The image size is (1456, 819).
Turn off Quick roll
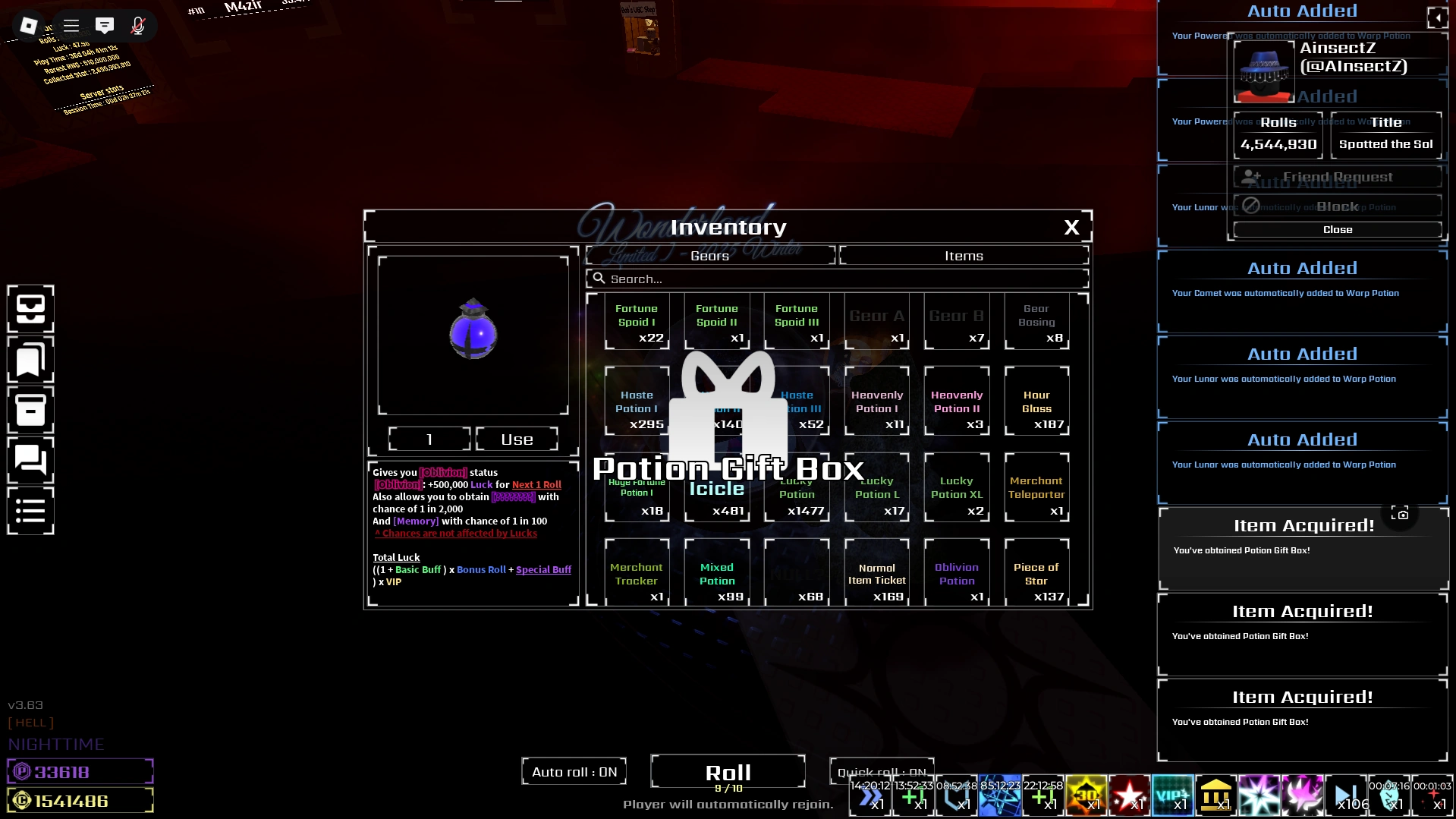(881, 771)
